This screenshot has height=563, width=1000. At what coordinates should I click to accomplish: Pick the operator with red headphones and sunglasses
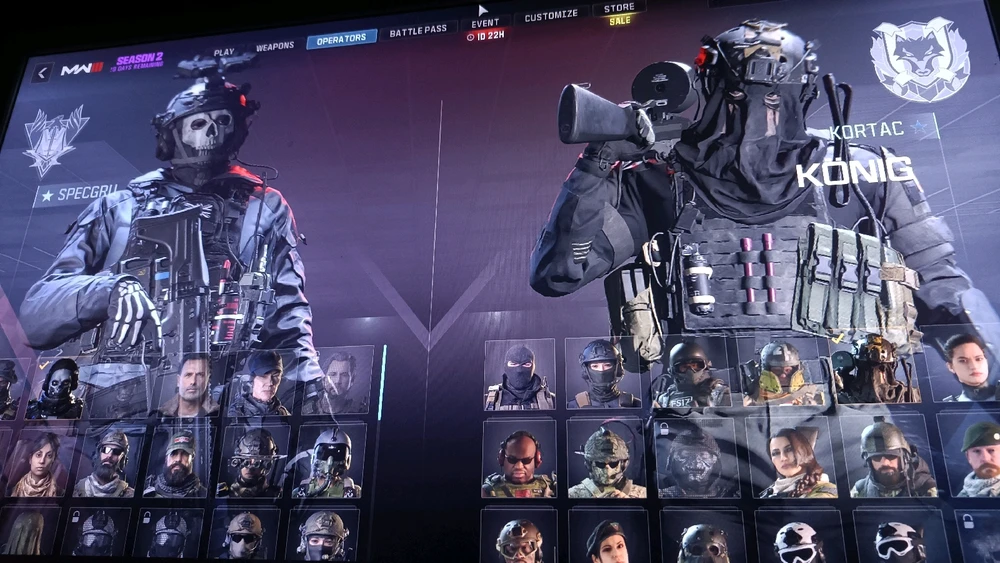(x=519, y=458)
